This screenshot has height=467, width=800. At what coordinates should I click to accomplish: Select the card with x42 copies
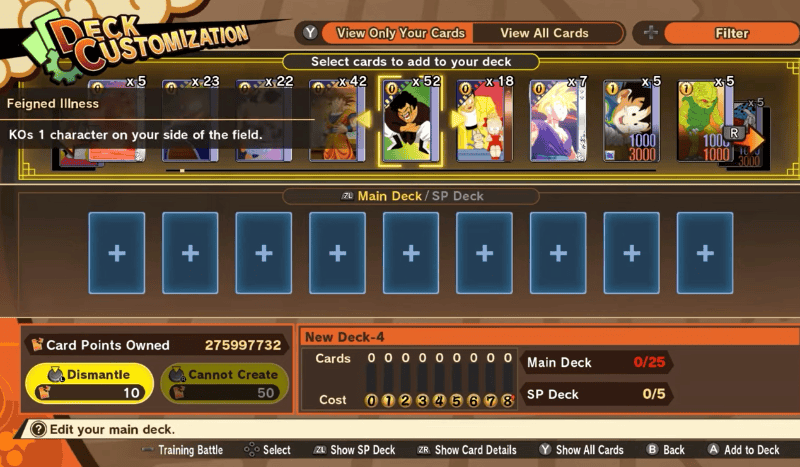[x=336, y=122]
